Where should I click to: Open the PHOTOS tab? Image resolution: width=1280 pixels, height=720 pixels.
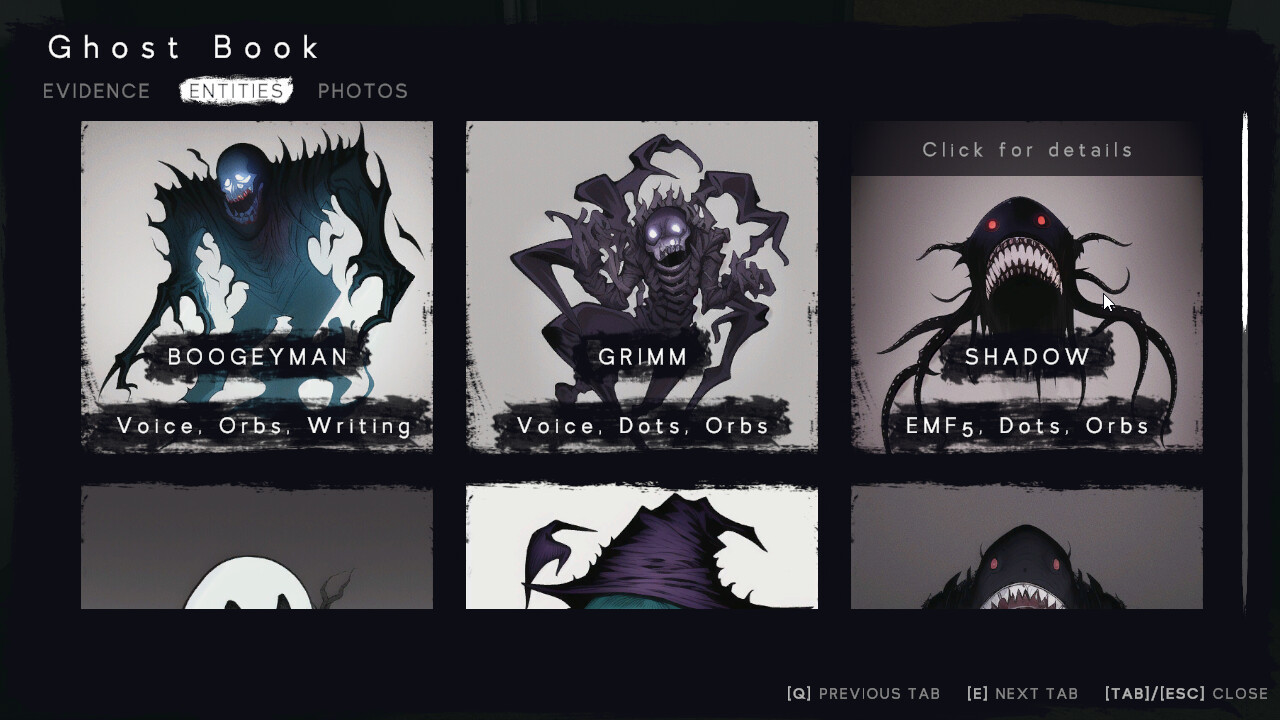pyautogui.click(x=363, y=91)
